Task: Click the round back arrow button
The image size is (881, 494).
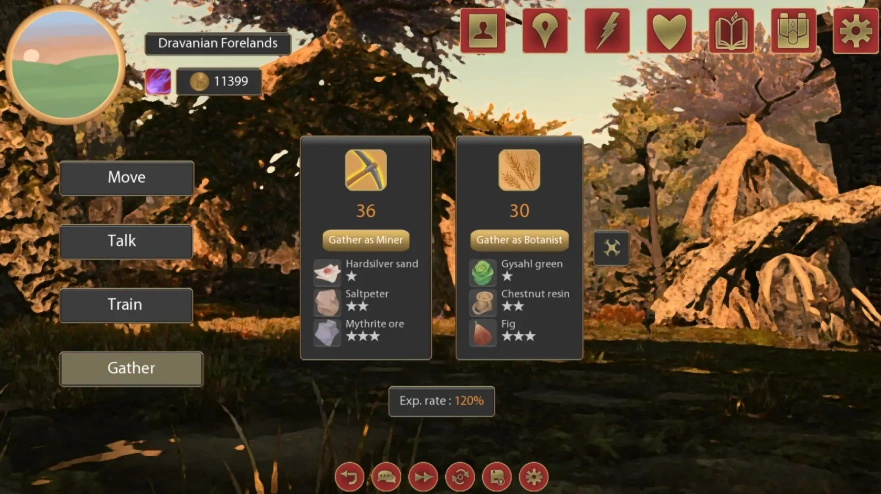Action: tap(349, 476)
